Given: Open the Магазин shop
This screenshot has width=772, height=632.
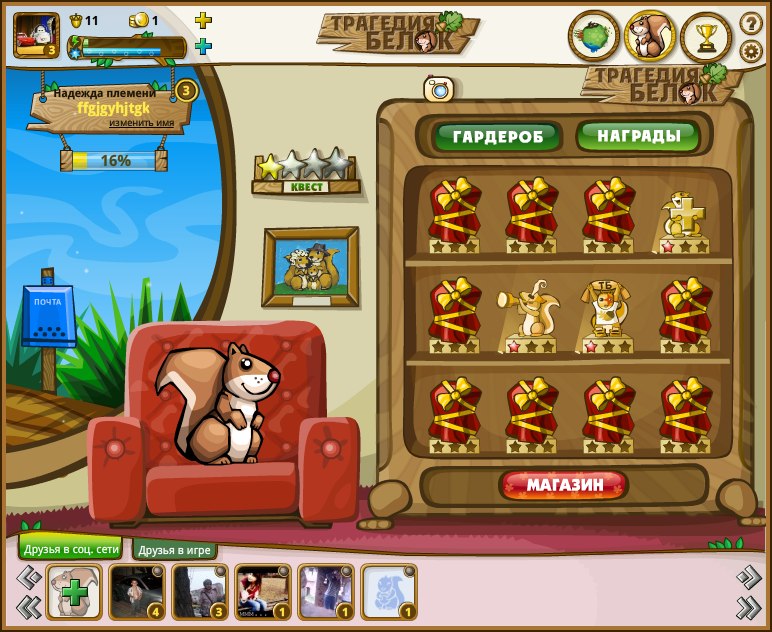Looking at the screenshot, I should coord(565,486).
